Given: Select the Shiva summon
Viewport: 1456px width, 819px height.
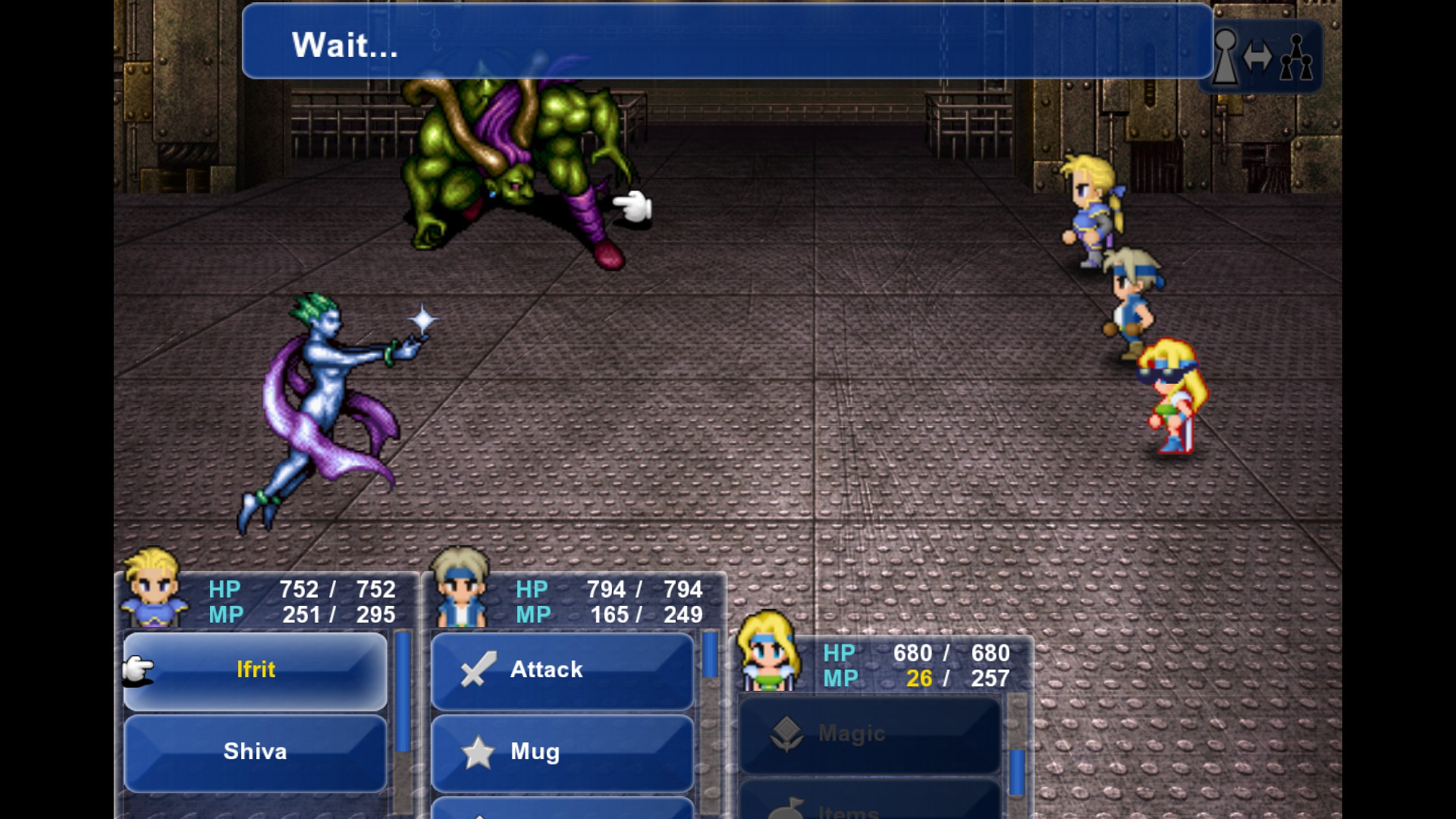Looking at the screenshot, I should 254,752.
